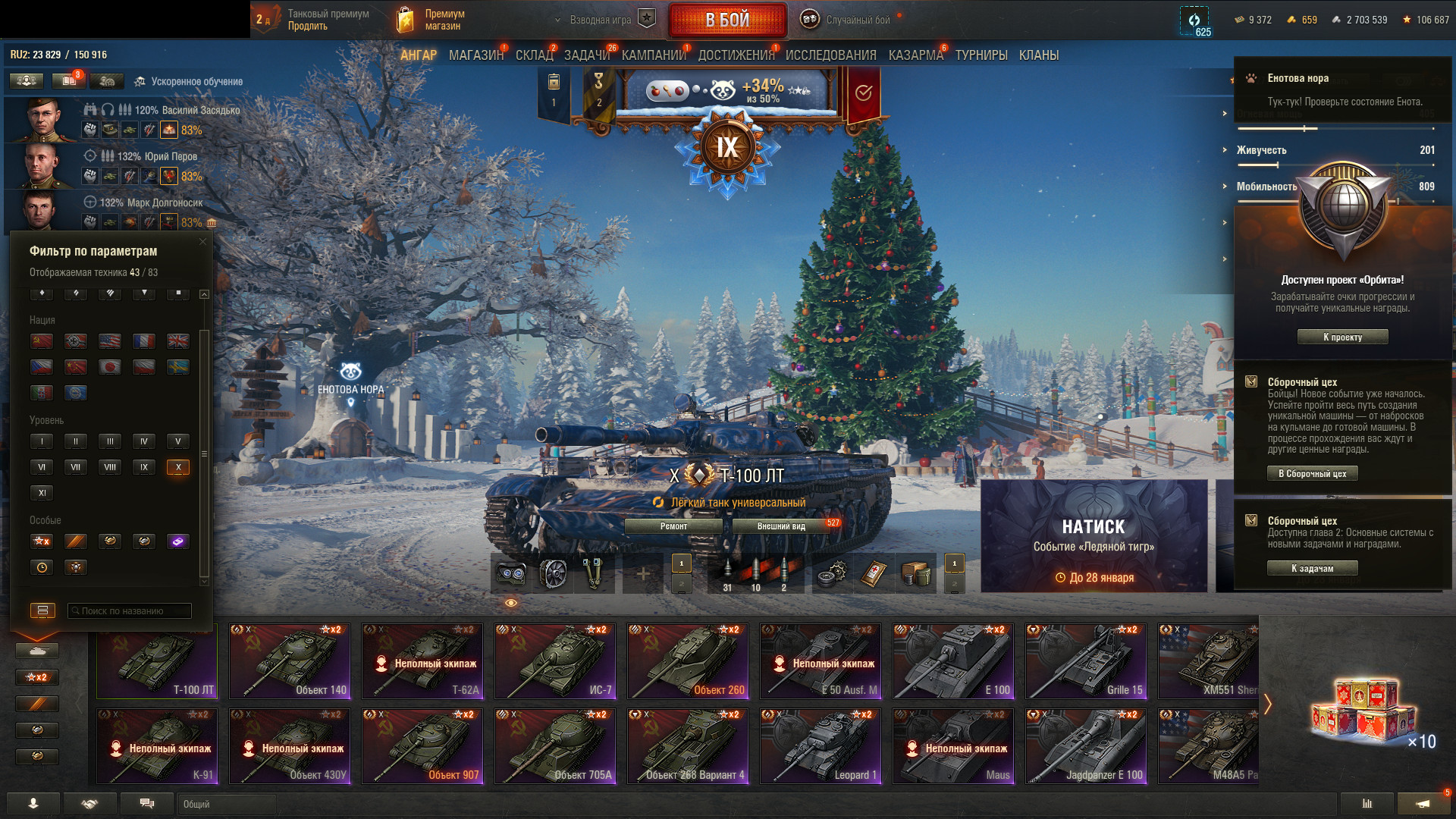Select the Объект 140 tank in carousel
Image resolution: width=1456 pixels, height=819 pixels.
(x=290, y=661)
